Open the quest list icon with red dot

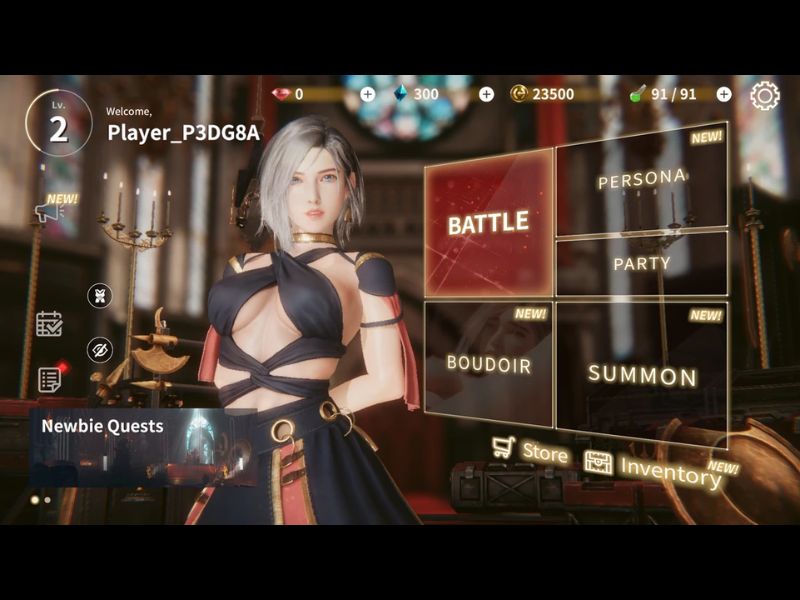pyautogui.click(x=49, y=379)
